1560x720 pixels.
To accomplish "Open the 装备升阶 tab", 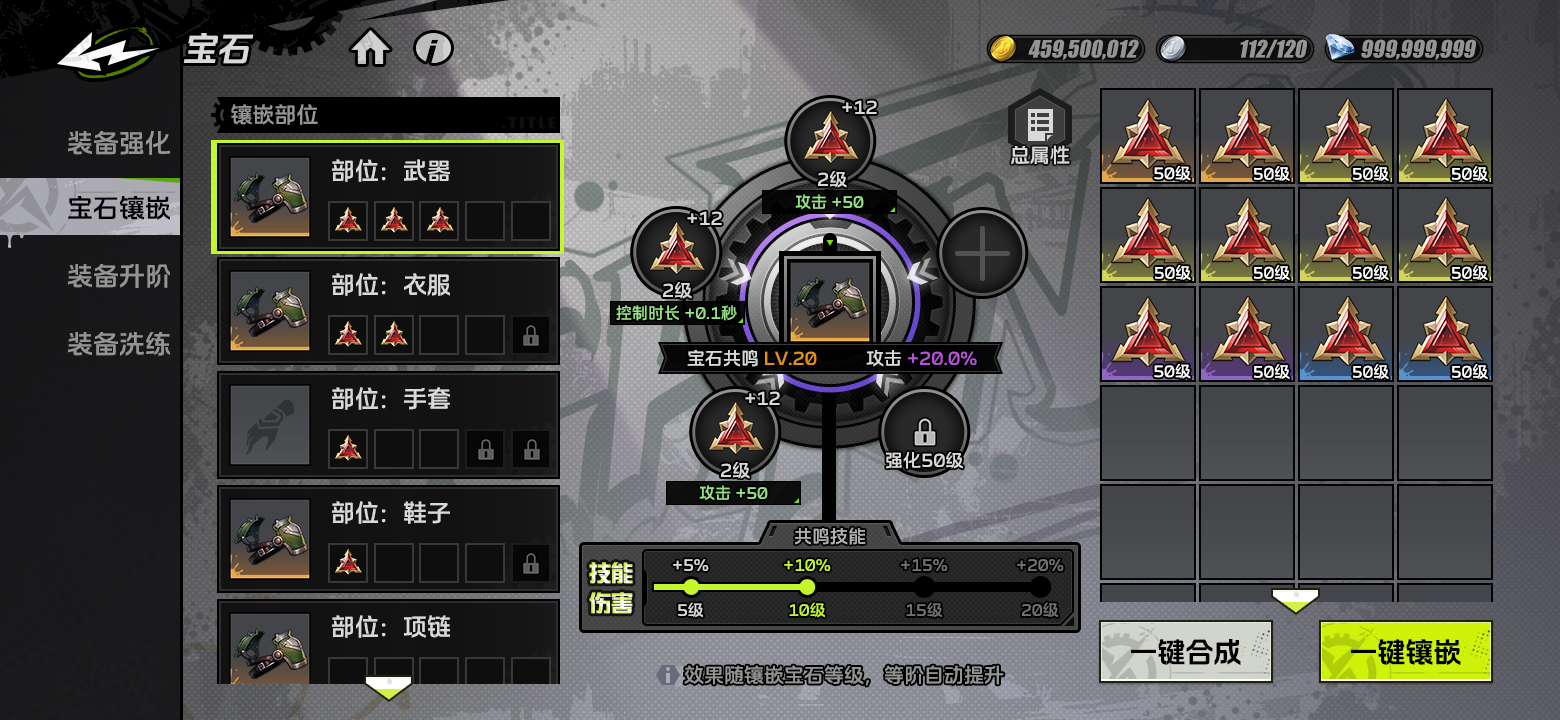I will [x=118, y=276].
